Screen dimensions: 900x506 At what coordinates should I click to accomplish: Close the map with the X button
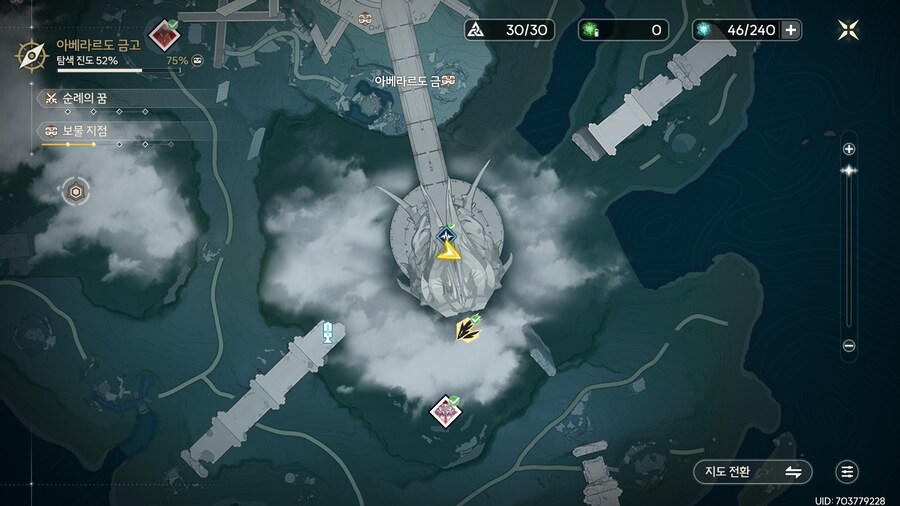tap(848, 30)
